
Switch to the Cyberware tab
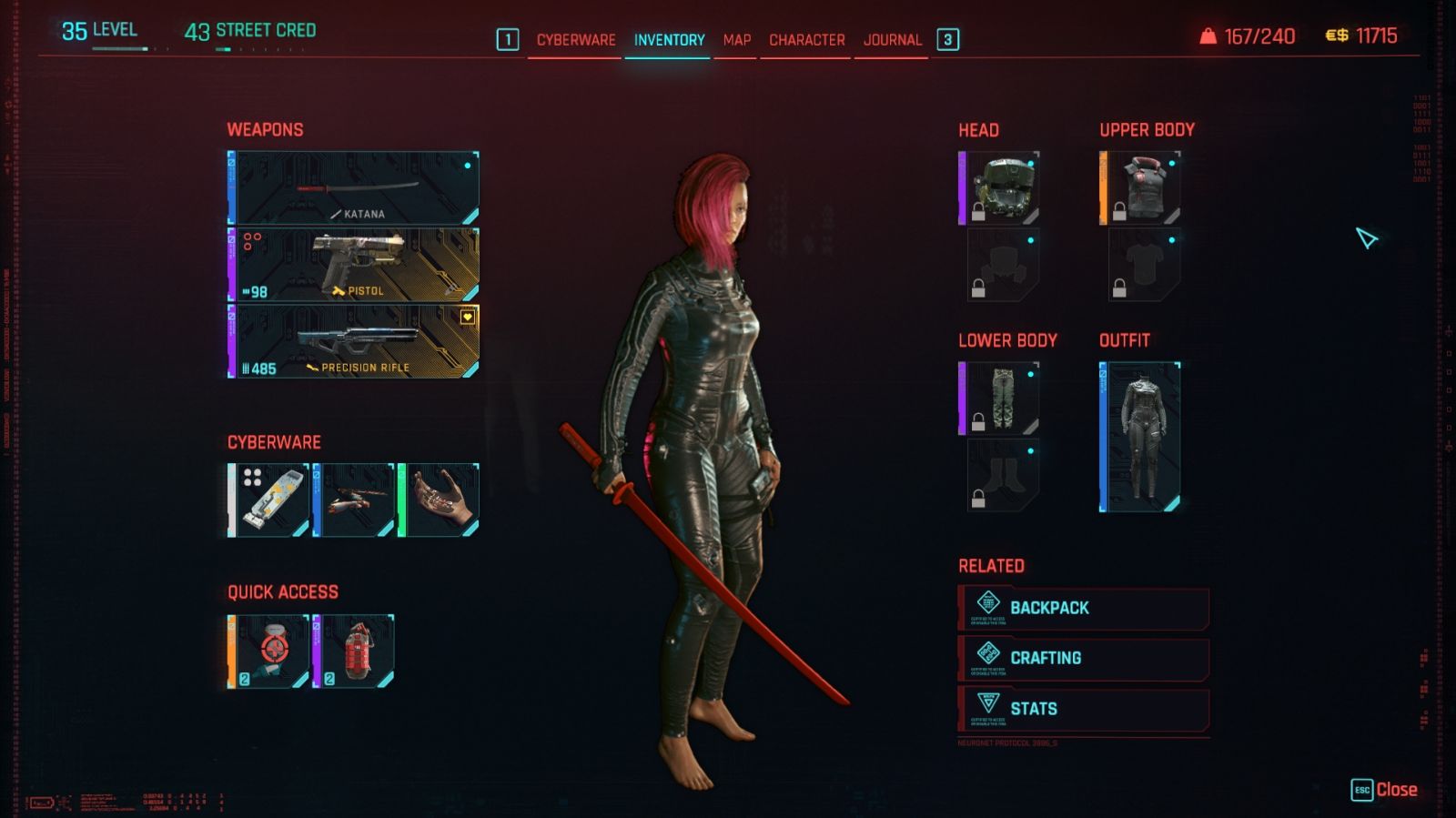(575, 40)
